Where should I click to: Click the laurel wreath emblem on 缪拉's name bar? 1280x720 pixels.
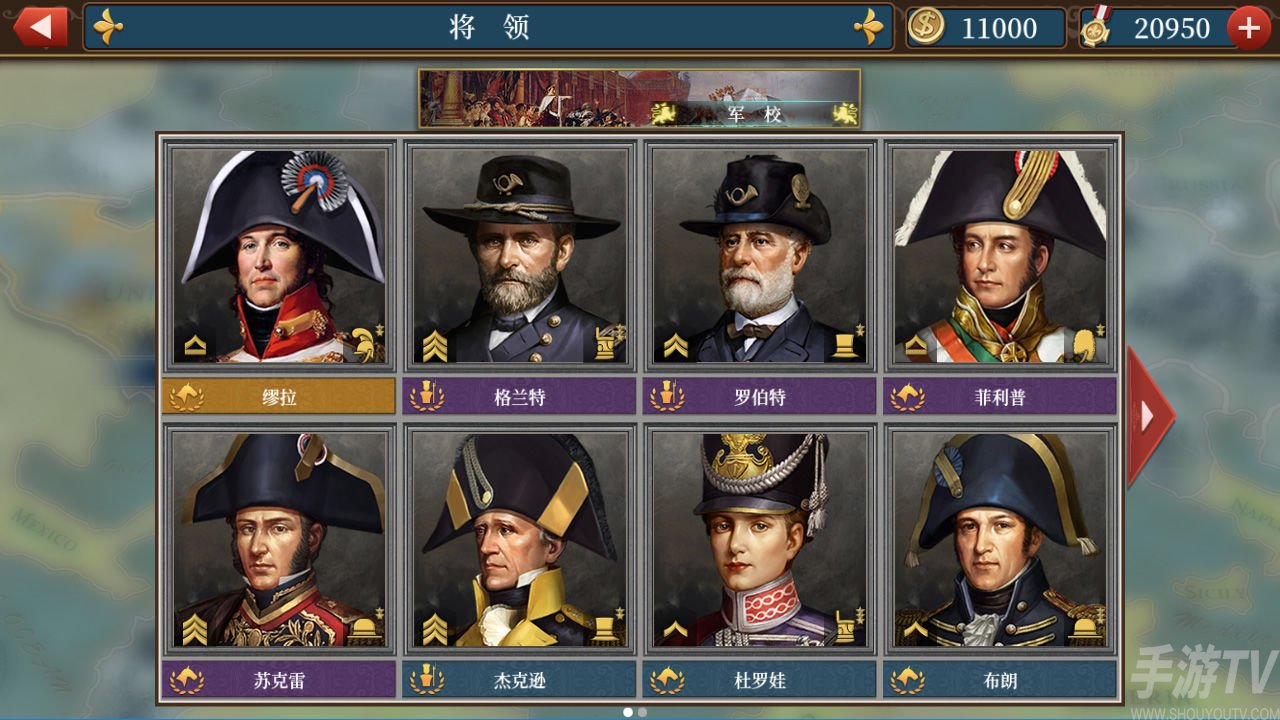(x=187, y=397)
